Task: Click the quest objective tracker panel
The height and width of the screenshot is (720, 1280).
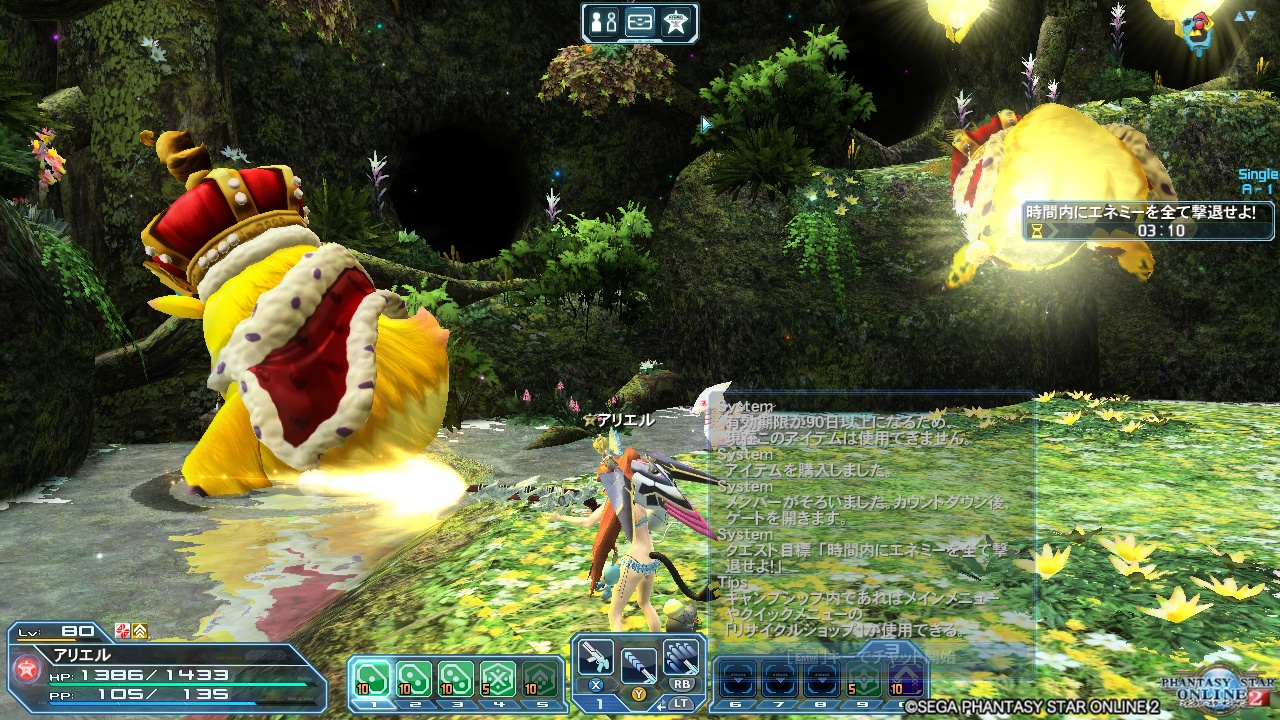Action: [x=1149, y=220]
